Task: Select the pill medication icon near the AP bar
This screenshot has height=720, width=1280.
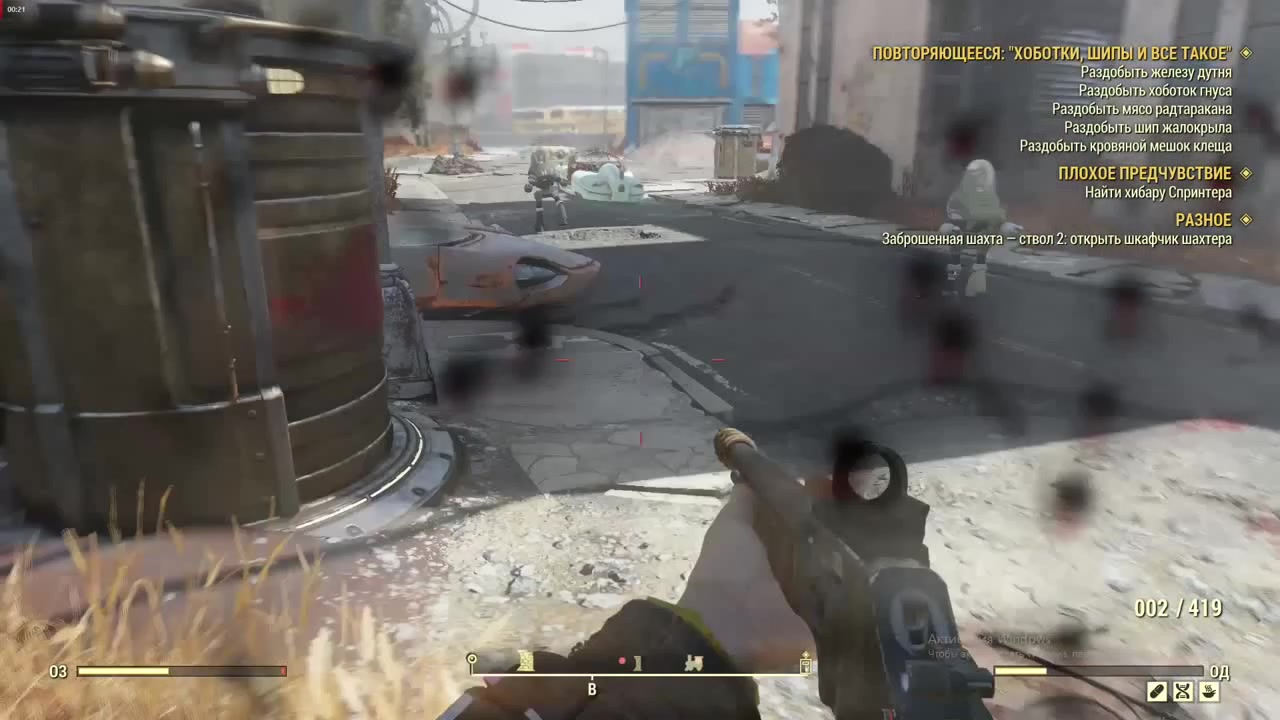Action: point(1158,691)
